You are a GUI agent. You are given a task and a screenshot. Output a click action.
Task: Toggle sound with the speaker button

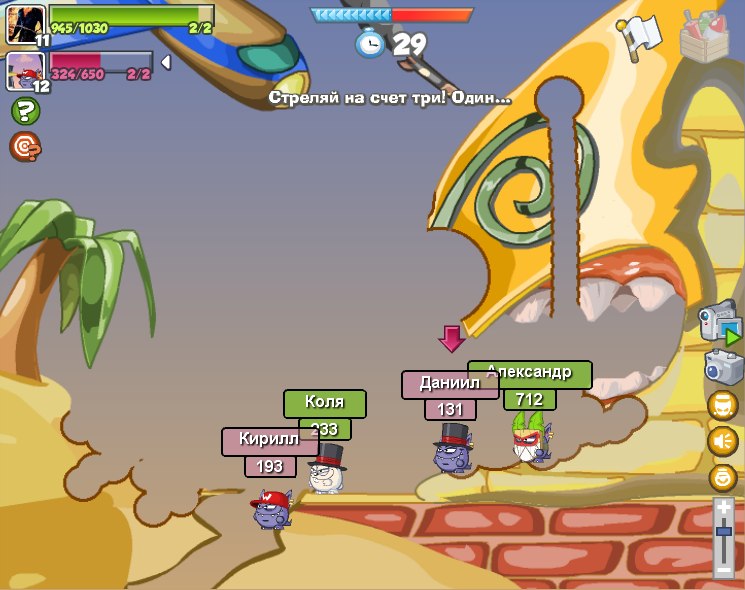[x=722, y=441]
